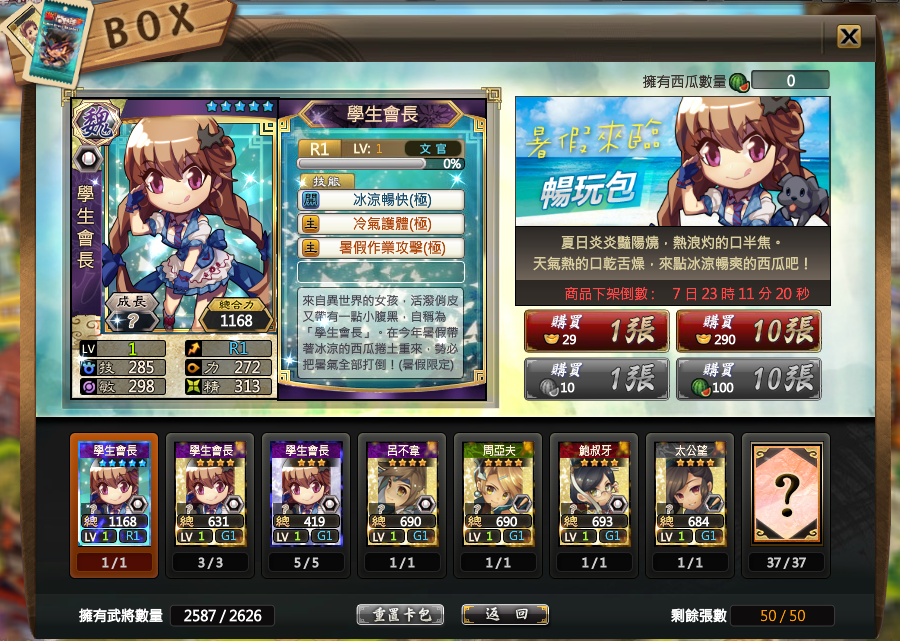The height and width of the screenshot is (641, 900).
Task: Buy 1 card for 10 watermelons
Action: pos(596,379)
